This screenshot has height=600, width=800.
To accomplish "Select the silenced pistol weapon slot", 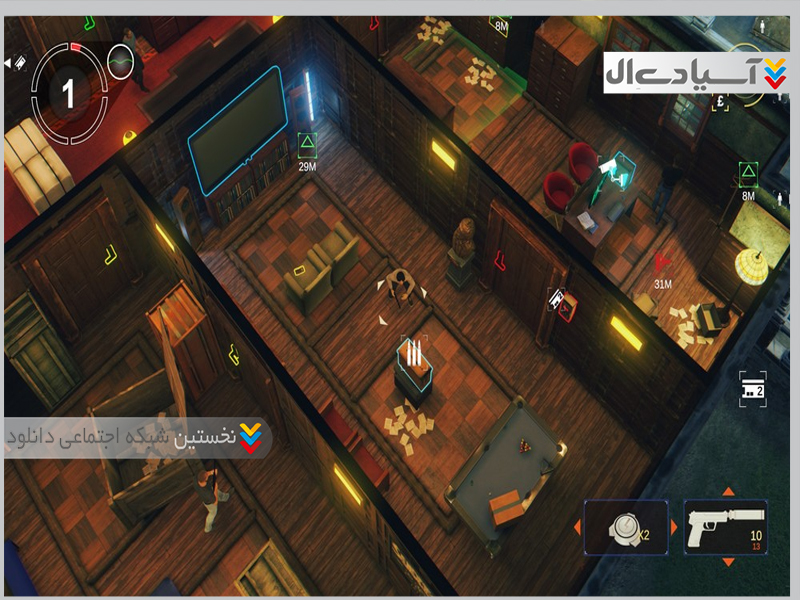I will coord(726,527).
